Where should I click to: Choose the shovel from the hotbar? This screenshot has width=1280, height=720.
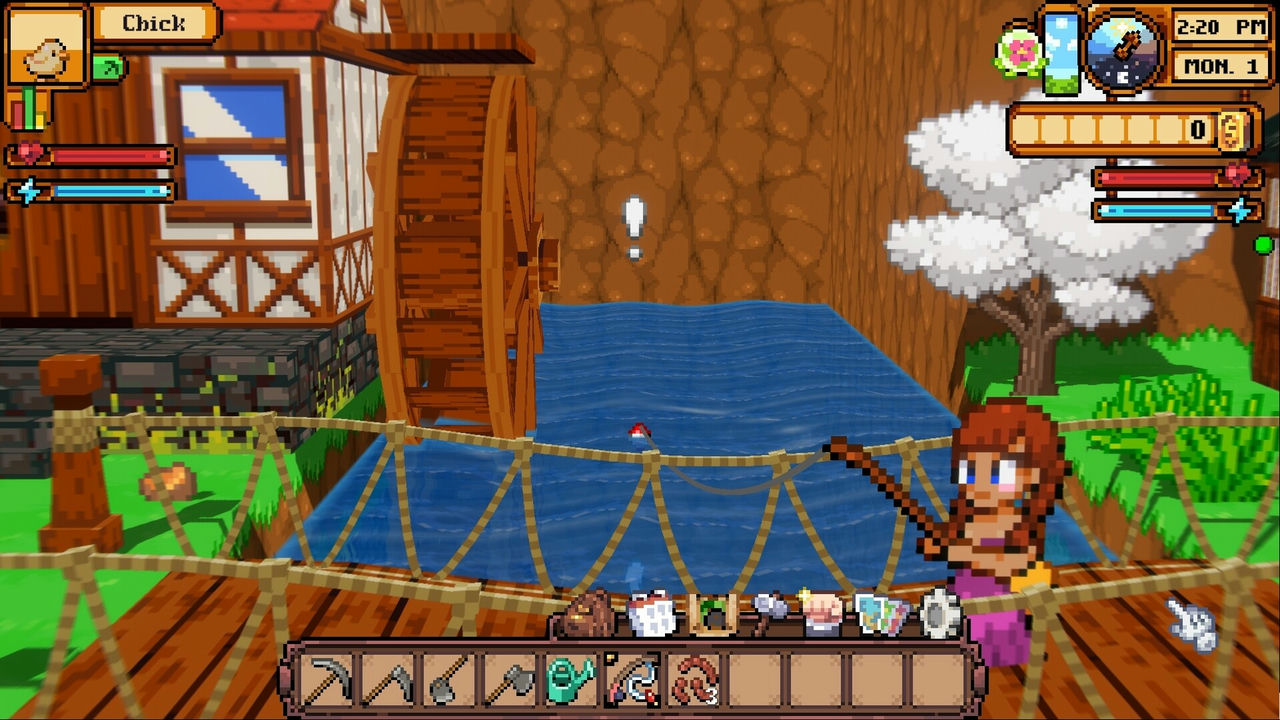click(x=447, y=680)
